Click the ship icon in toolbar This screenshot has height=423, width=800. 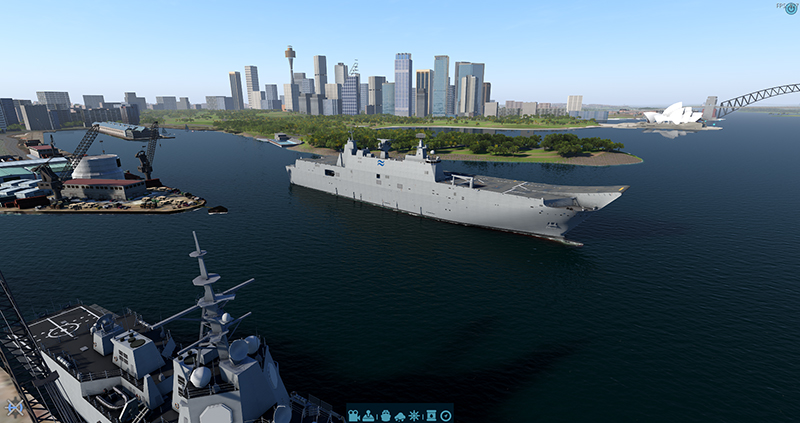coord(385,415)
